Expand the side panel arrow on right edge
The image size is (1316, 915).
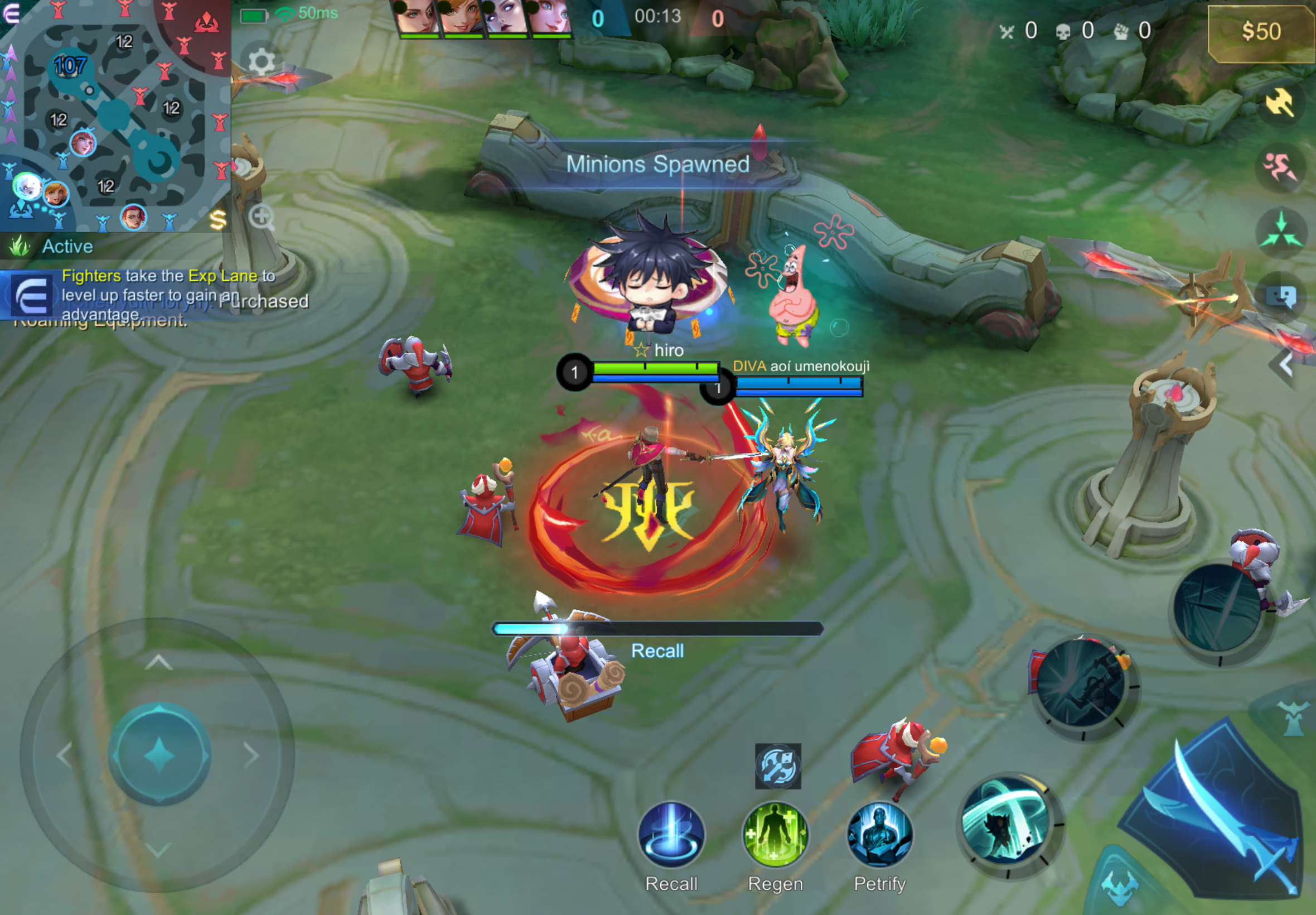[x=1285, y=364]
